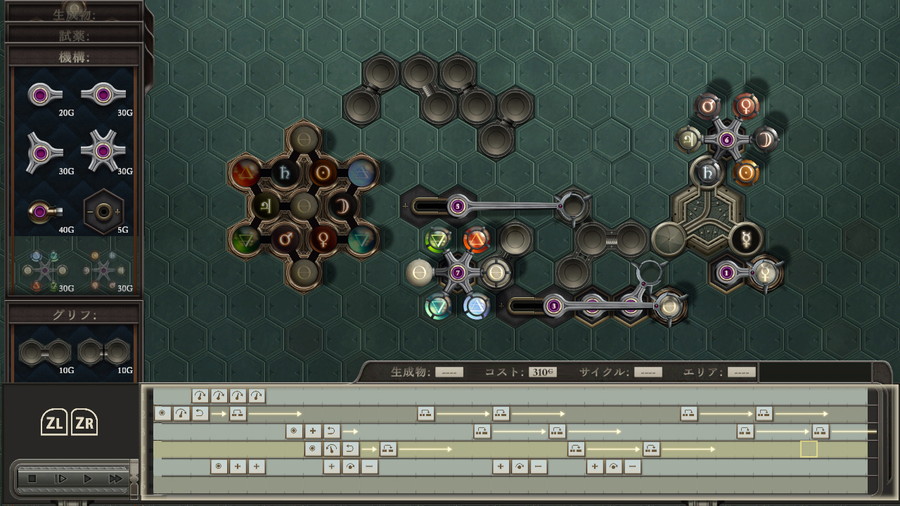Image resolution: width=900 pixels, height=506 pixels.
Task: Select the single-arm mechanism costing 20G
Action: point(43,96)
